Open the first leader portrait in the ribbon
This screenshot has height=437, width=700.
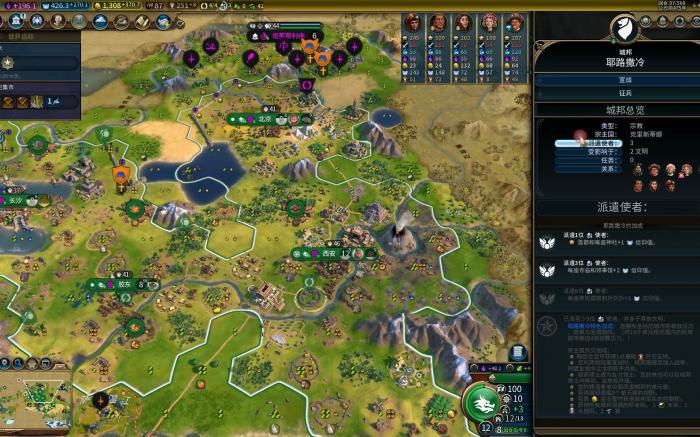pyautogui.click(x=413, y=22)
